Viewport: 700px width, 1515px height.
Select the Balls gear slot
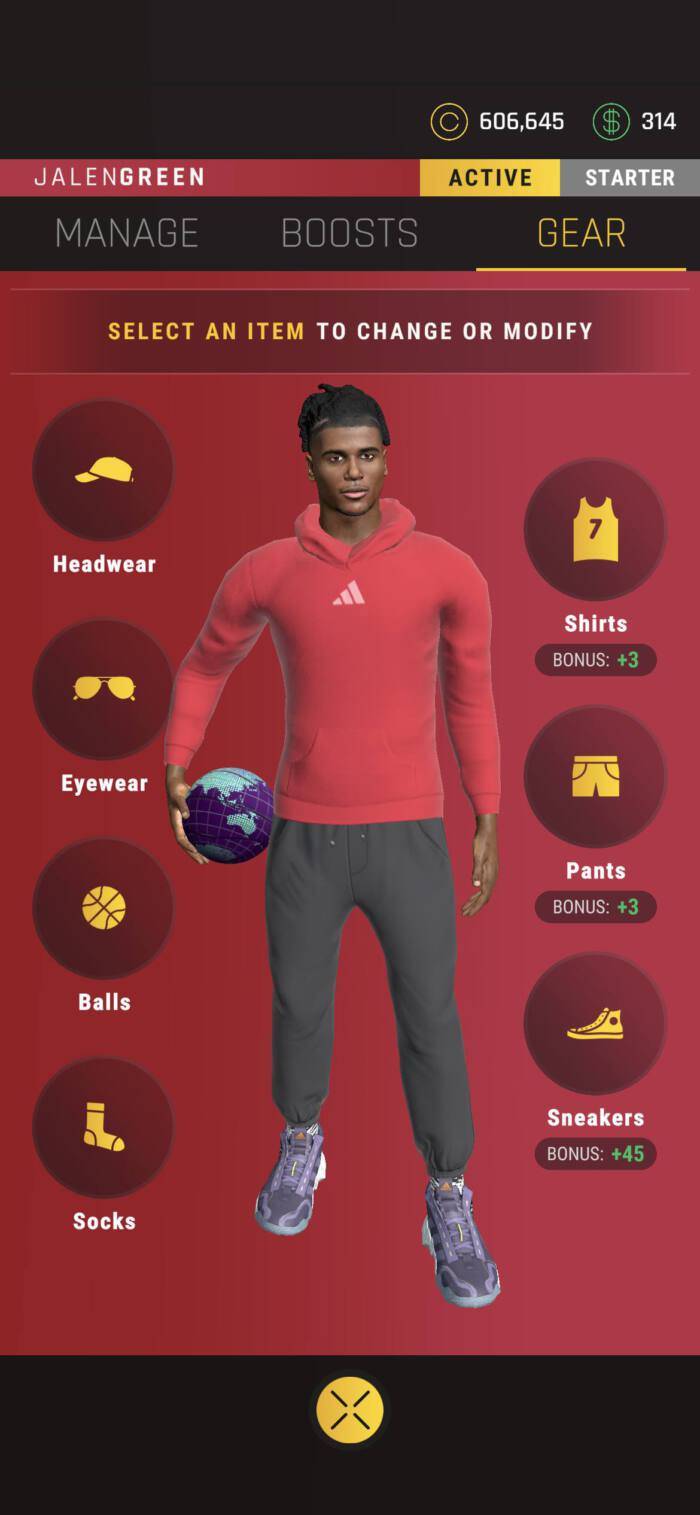coord(104,907)
